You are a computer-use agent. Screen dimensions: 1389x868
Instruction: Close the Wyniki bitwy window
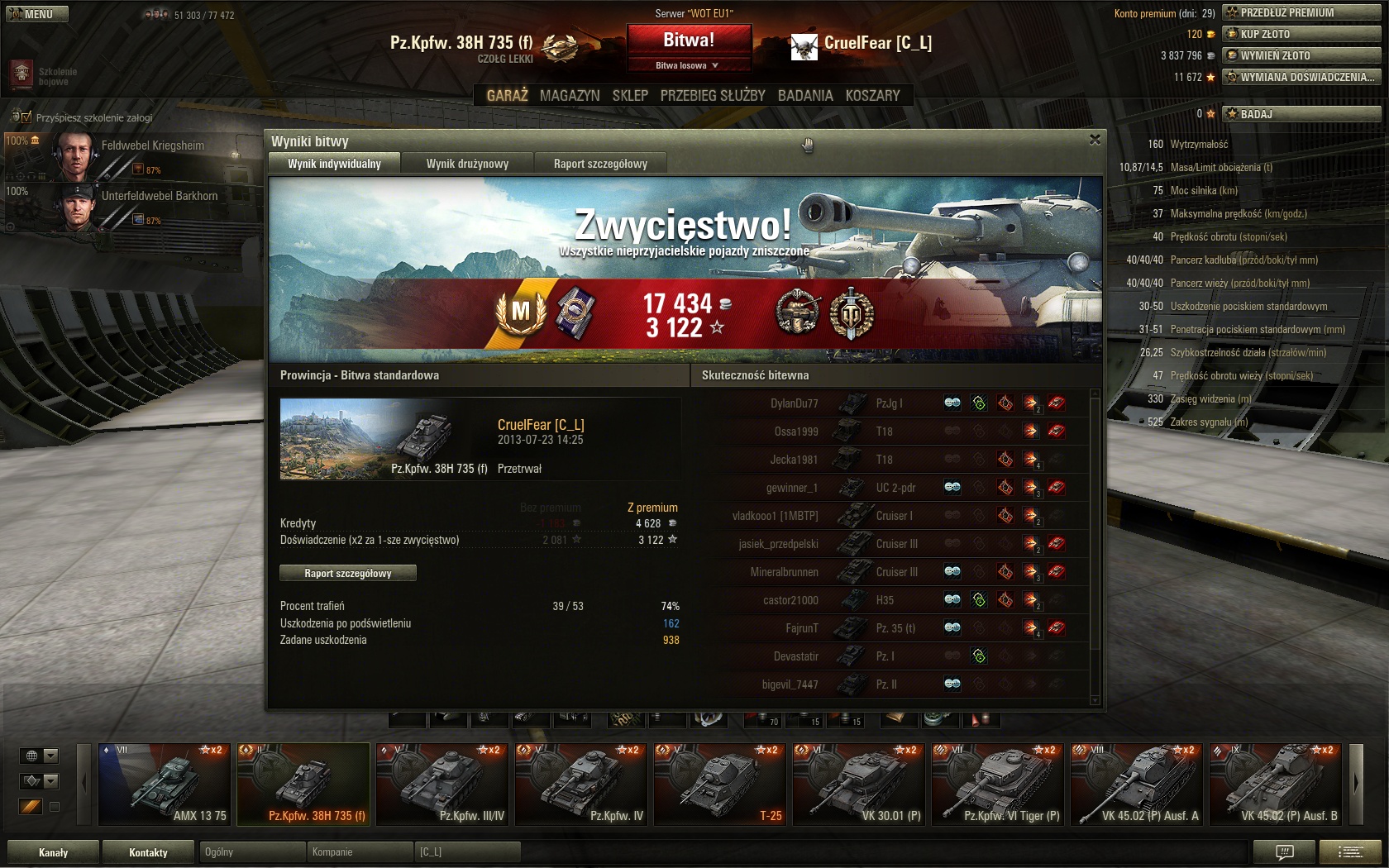click(x=1095, y=140)
